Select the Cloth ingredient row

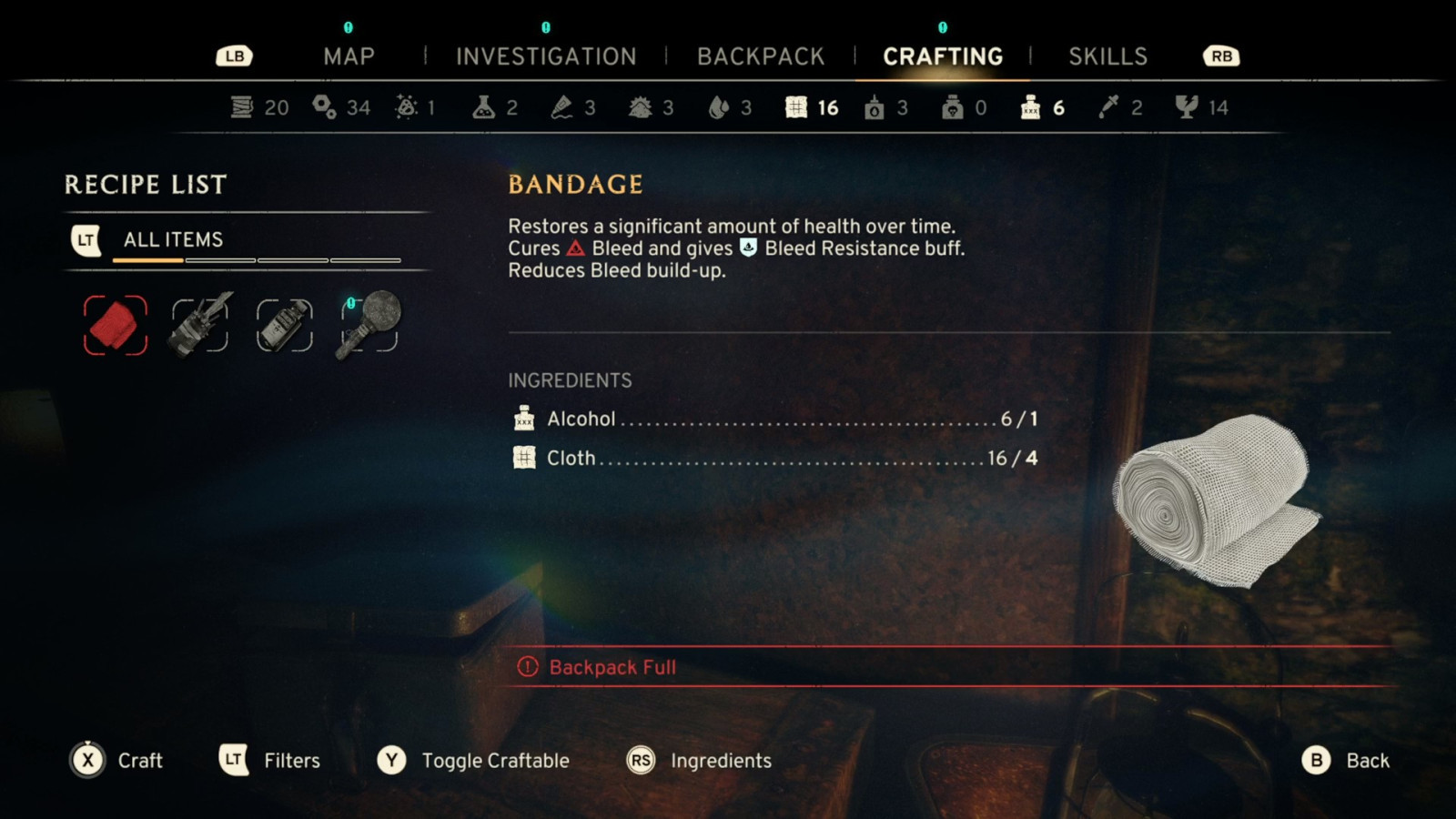coord(773,458)
